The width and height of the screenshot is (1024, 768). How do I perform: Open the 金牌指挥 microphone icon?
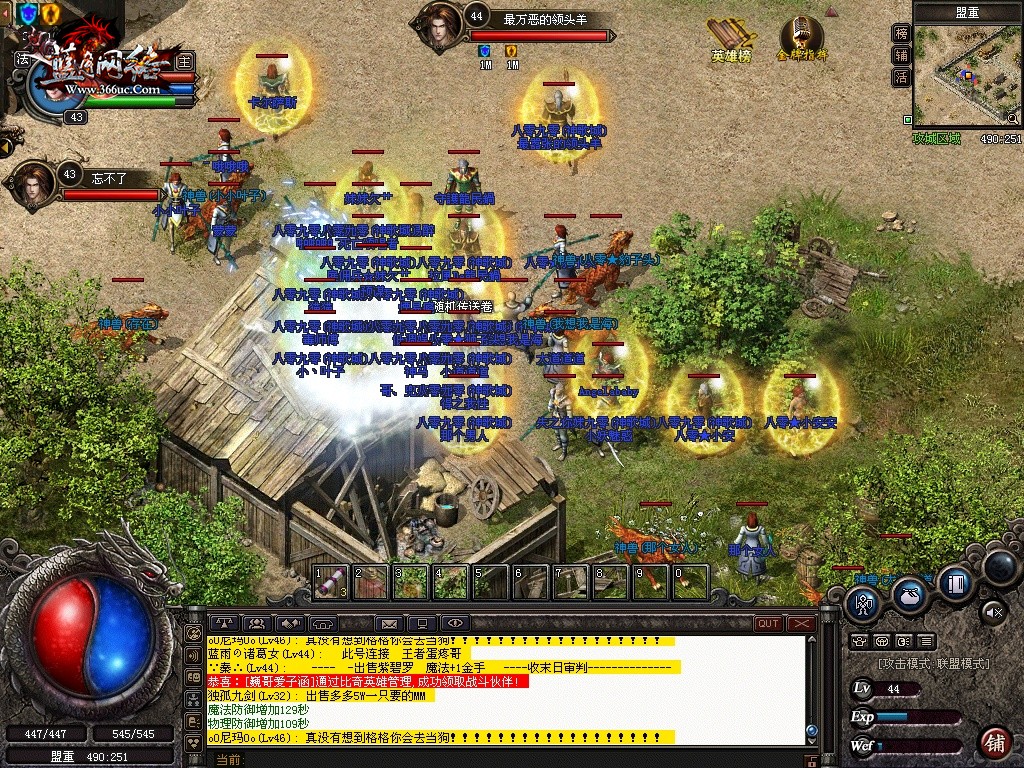801,40
